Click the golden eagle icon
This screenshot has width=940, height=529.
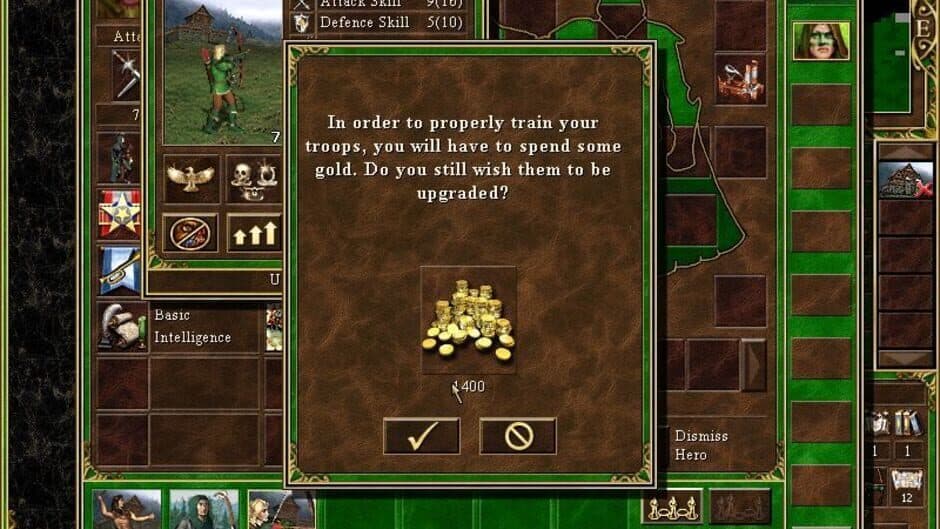tap(191, 179)
